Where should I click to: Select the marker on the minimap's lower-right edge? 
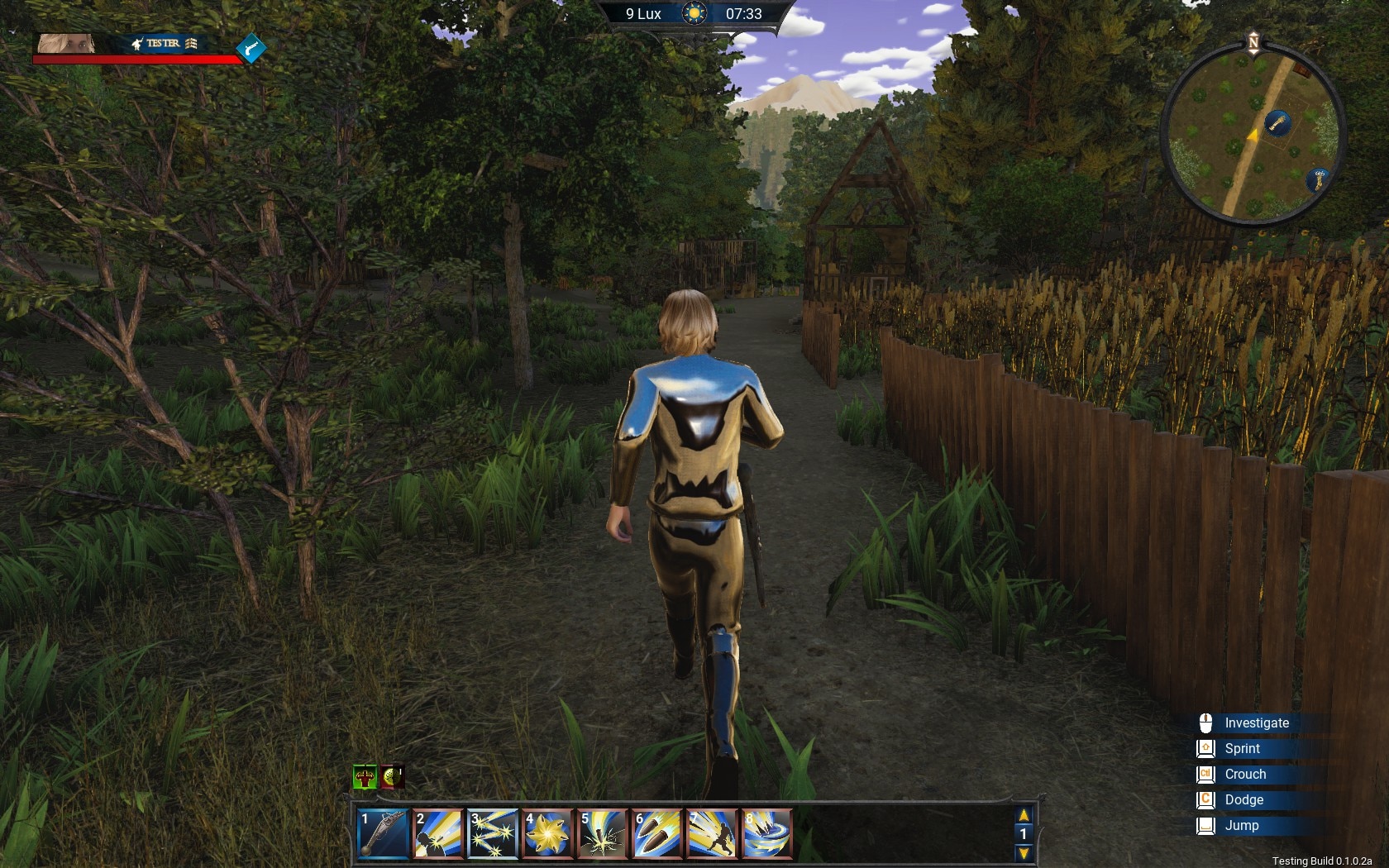click(1318, 179)
